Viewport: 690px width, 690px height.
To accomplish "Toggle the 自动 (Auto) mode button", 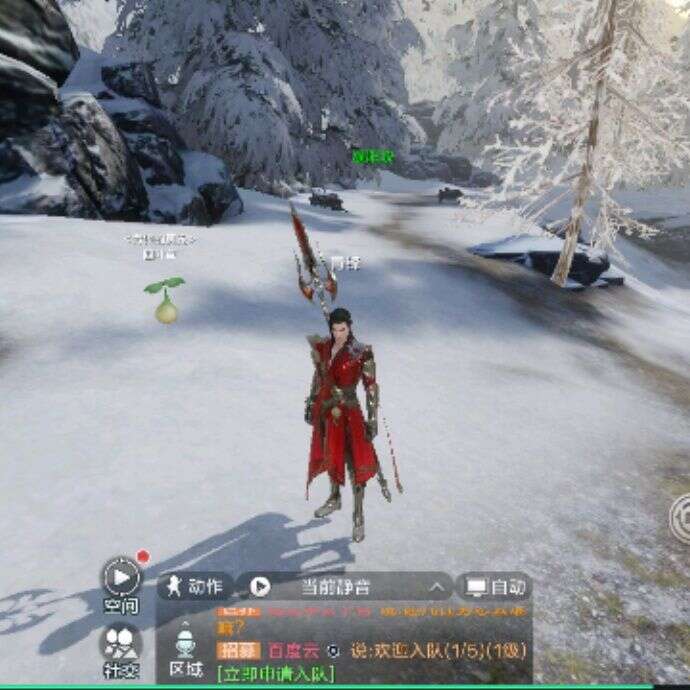I will coord(494,586).
